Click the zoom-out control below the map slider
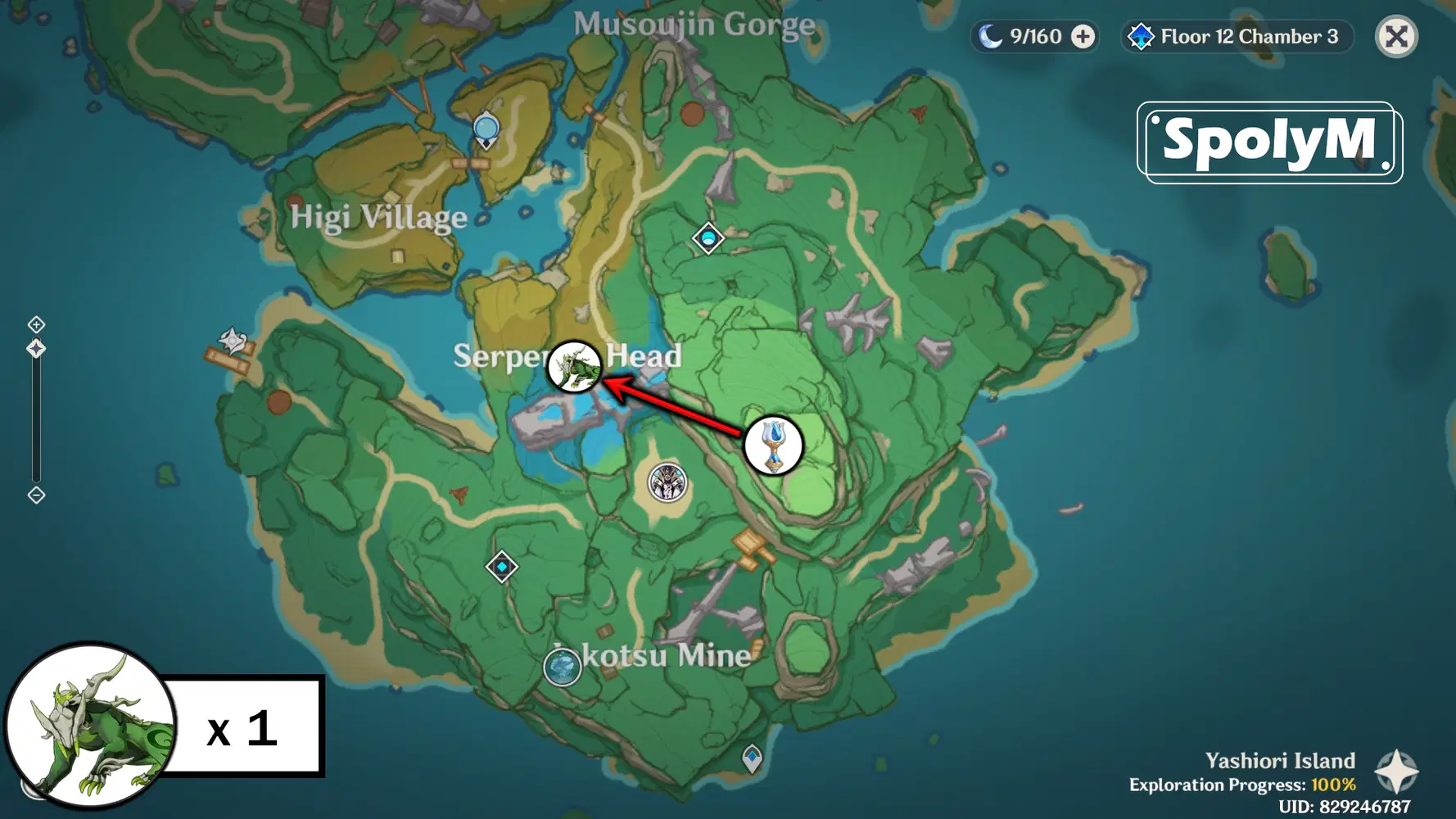Image resolution: width=1456 pixels, height=819 pixels. [35, 495]
